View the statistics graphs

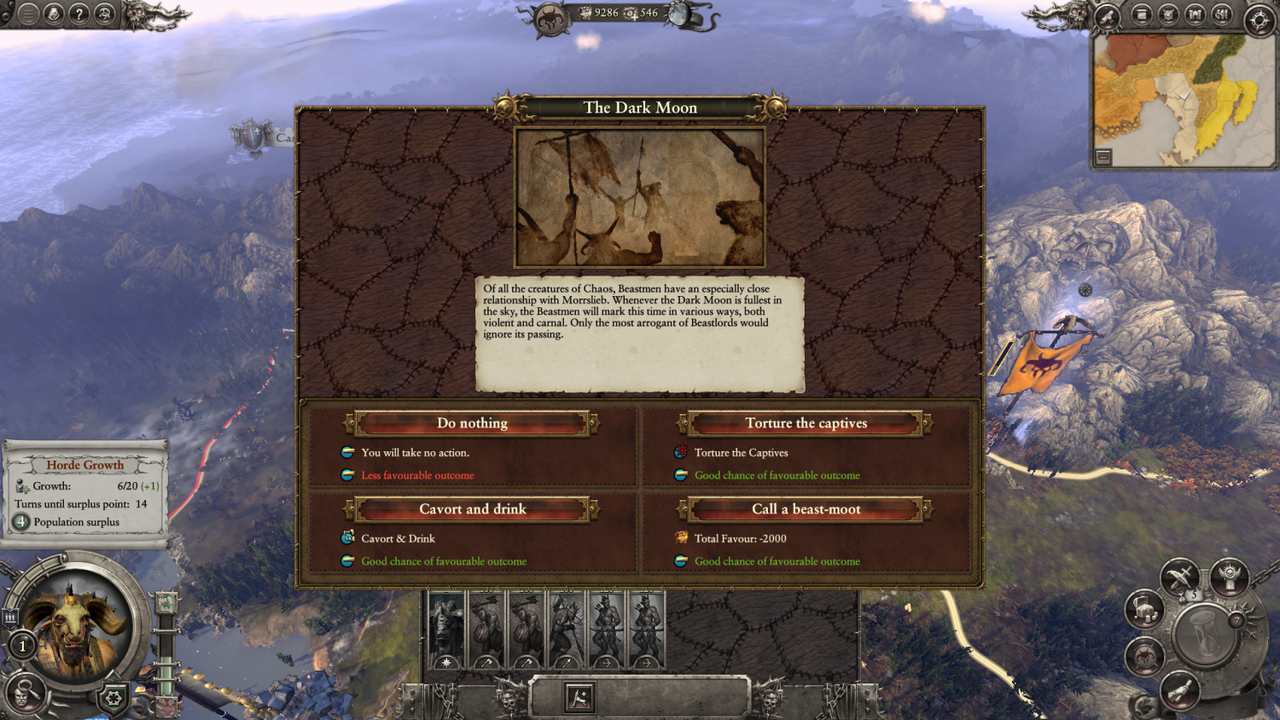[x=1225, y=12]
